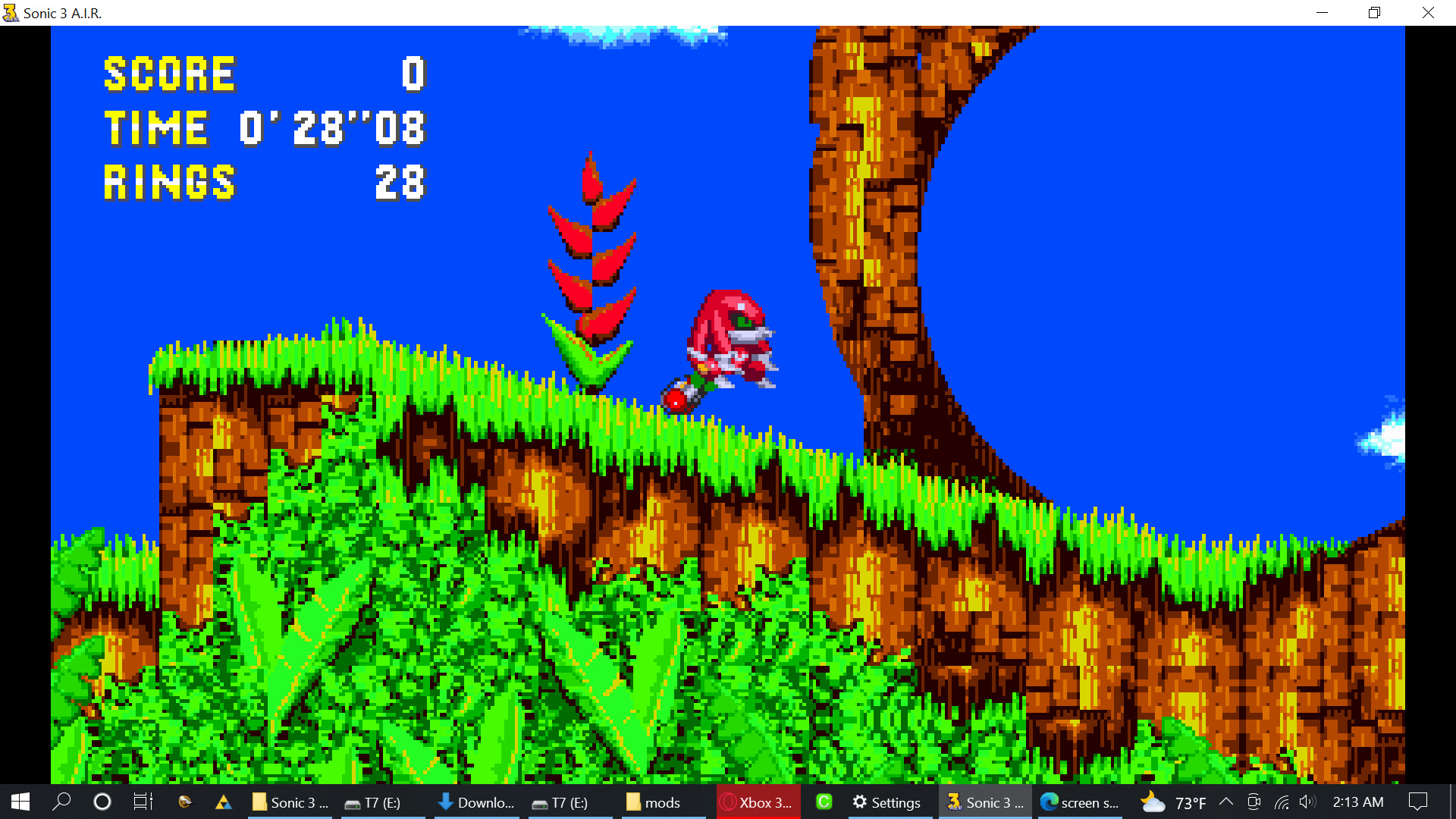Screen dimensions: 1456x819
Task: Open Task View
Action: coord(143,802)
